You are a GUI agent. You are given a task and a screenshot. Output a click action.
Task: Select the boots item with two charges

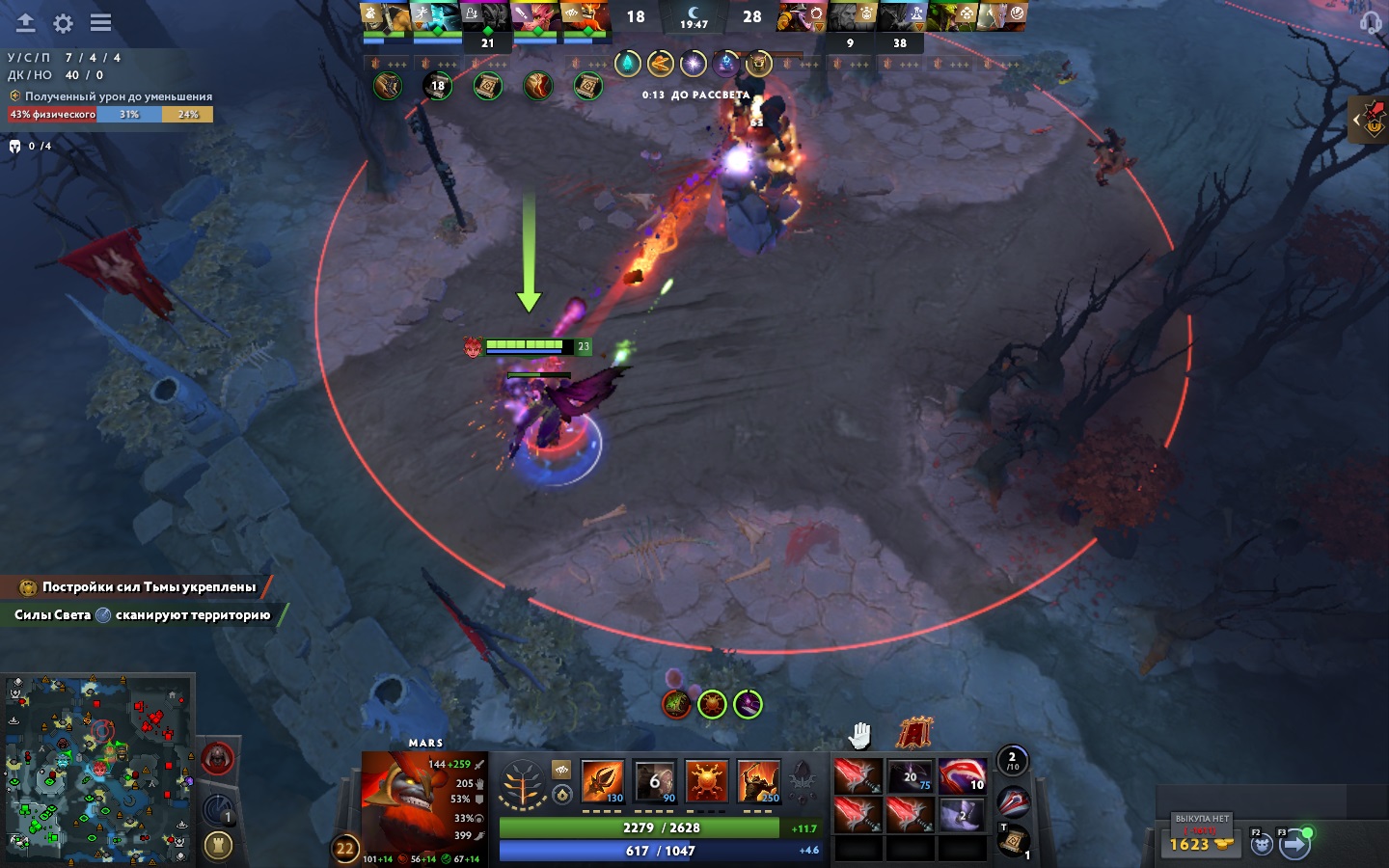[x=961, y=814]
